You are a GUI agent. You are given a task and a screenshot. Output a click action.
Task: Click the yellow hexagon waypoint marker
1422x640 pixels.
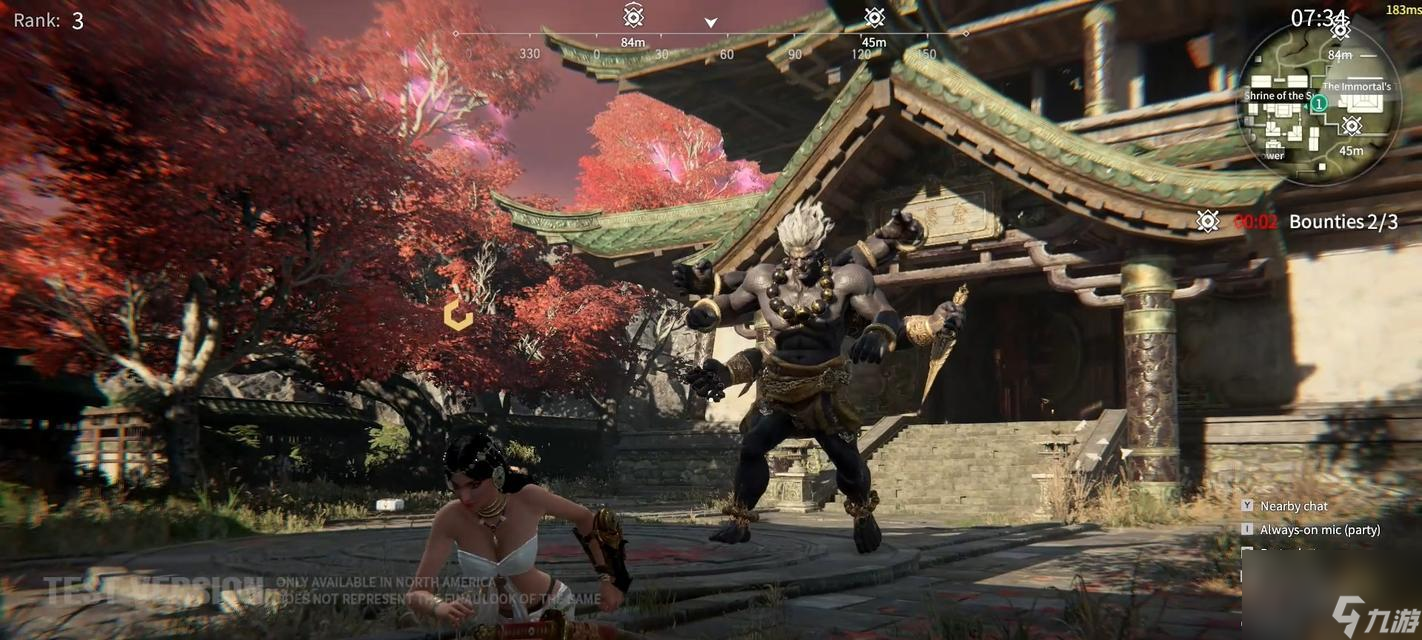[x=458, y=315]
